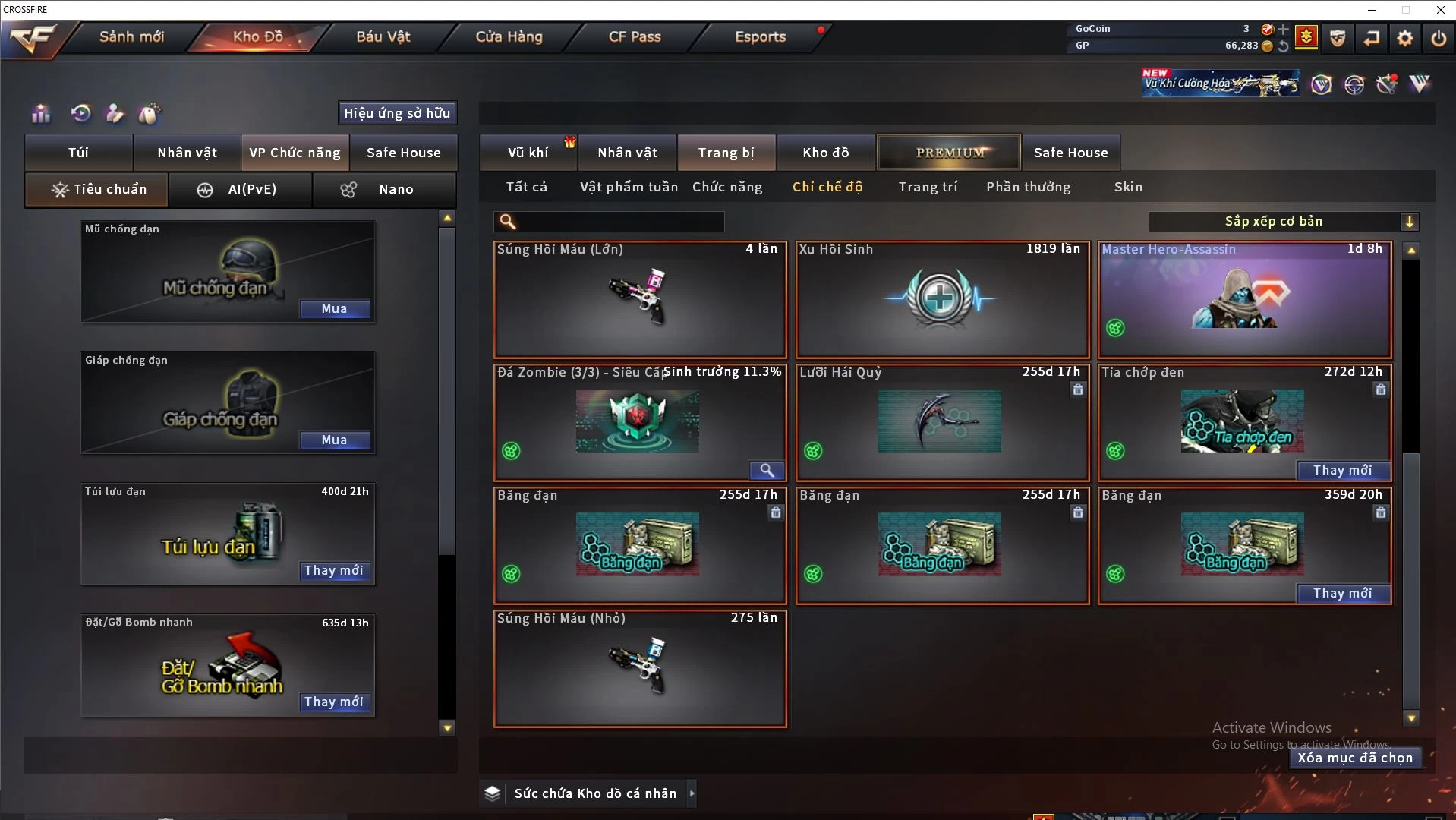Select the Xu Hồi Sinh item

(942, 300)
